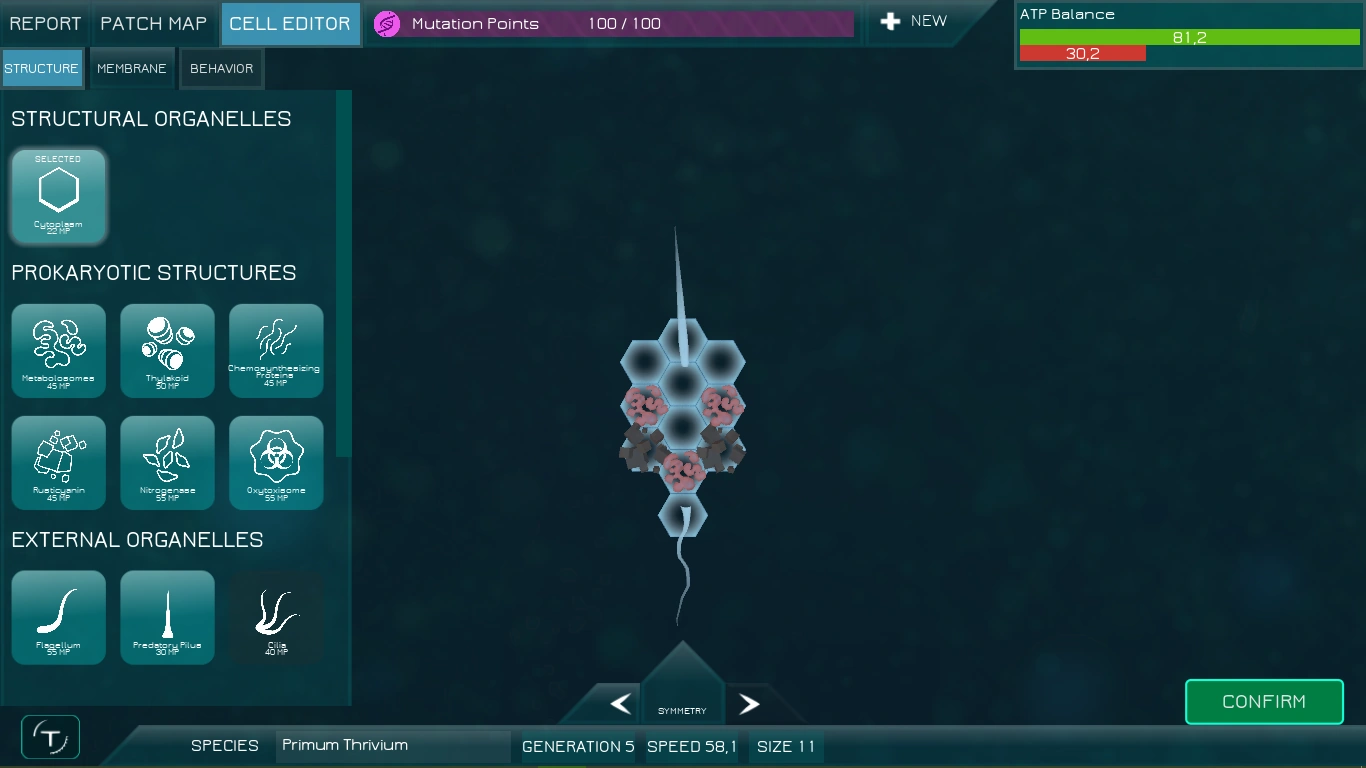Edit the species name Primum Thrivium

pyautogui.click(x=392, y=745)
